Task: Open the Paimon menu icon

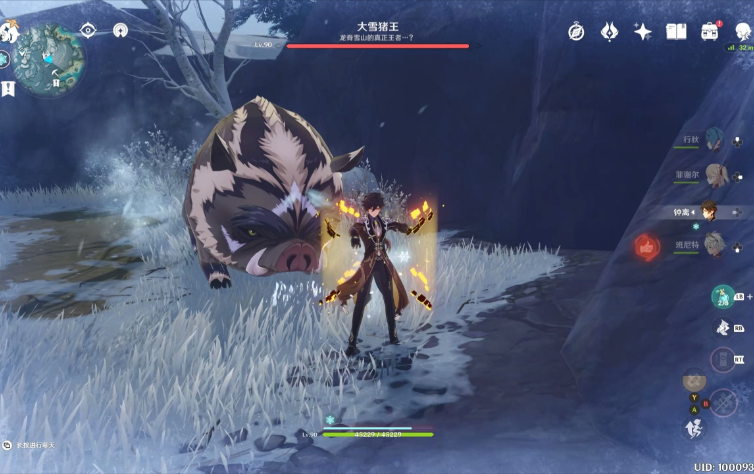Action: point(8,32)
